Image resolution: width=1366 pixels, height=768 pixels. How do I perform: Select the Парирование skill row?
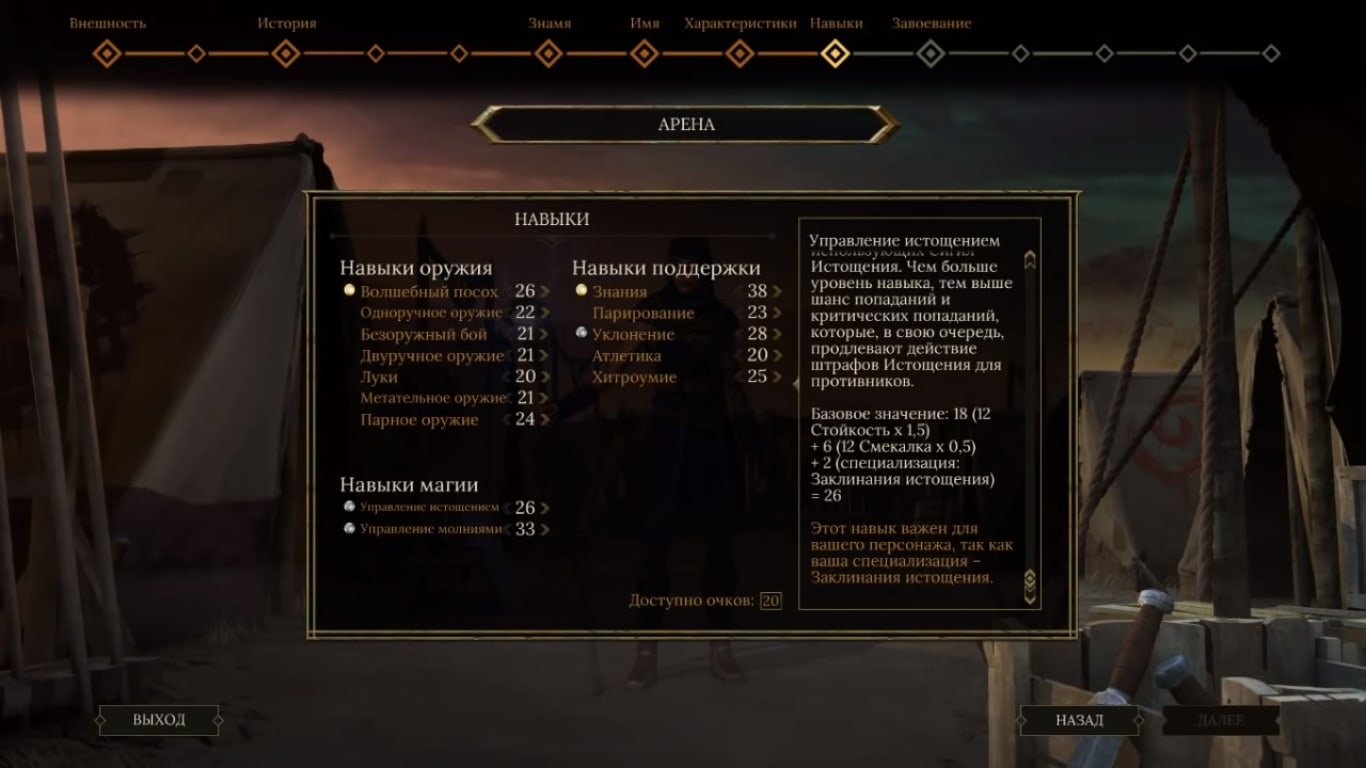[x=642, y=313]
